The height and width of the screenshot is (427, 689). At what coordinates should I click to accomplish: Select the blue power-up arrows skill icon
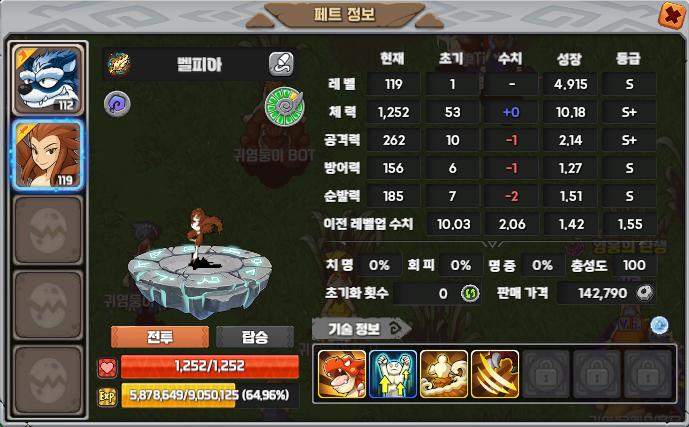(393, 374)
